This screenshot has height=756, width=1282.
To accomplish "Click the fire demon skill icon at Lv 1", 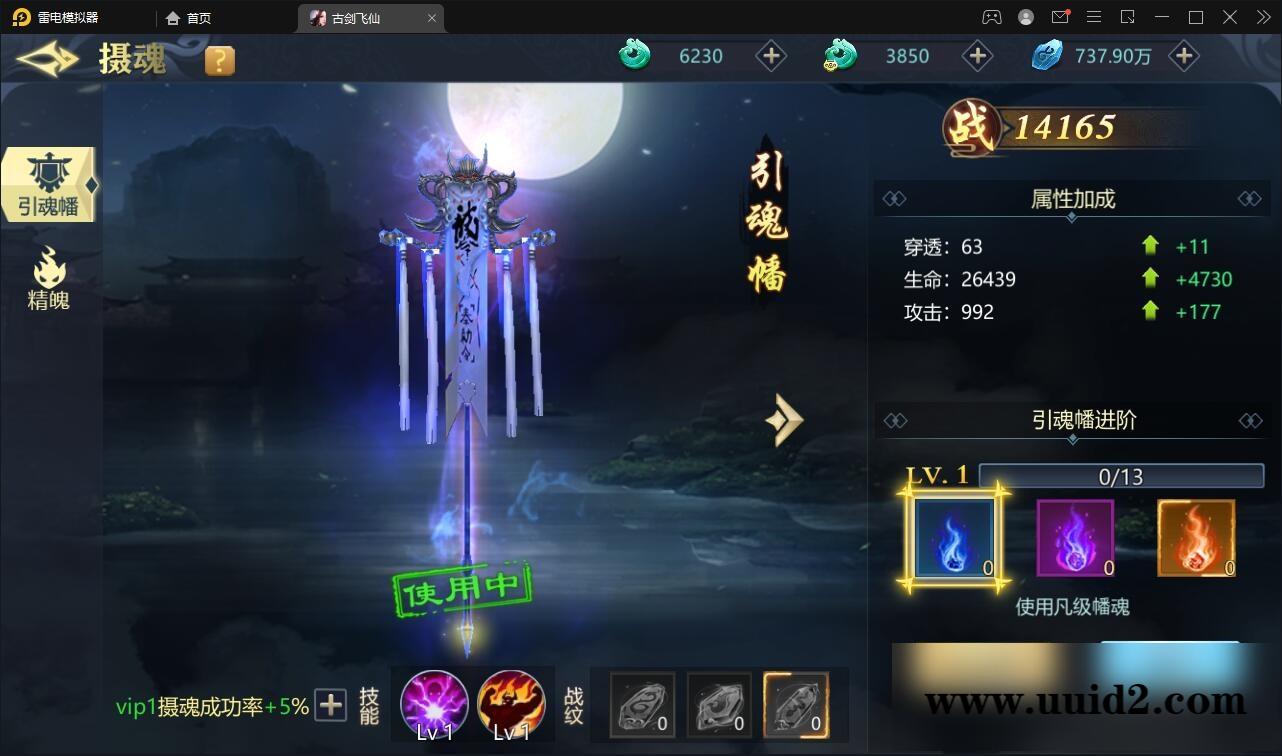I will tap(513, 705).
